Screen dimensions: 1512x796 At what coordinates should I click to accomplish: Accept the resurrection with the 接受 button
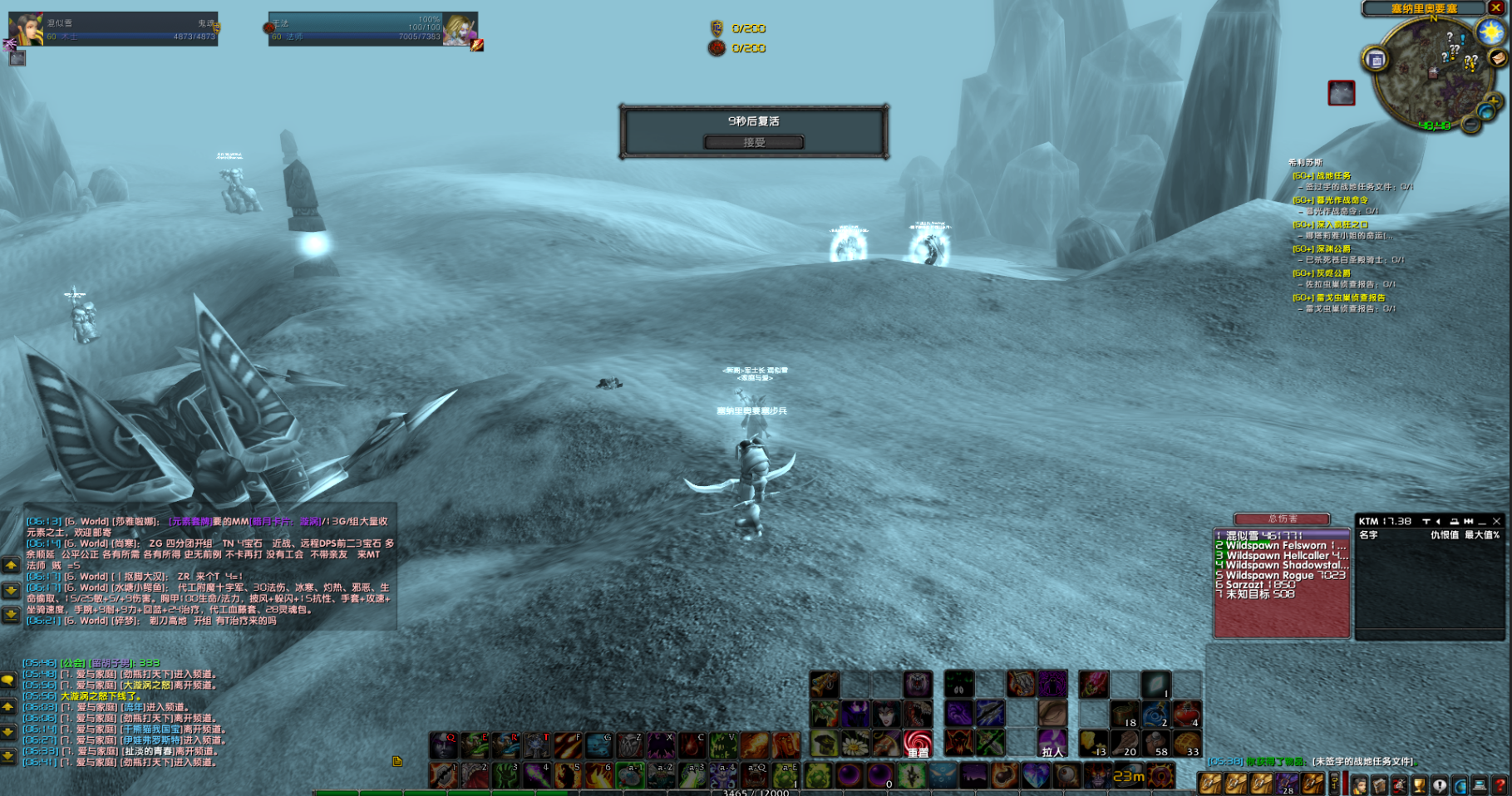[x=753, y=142]
